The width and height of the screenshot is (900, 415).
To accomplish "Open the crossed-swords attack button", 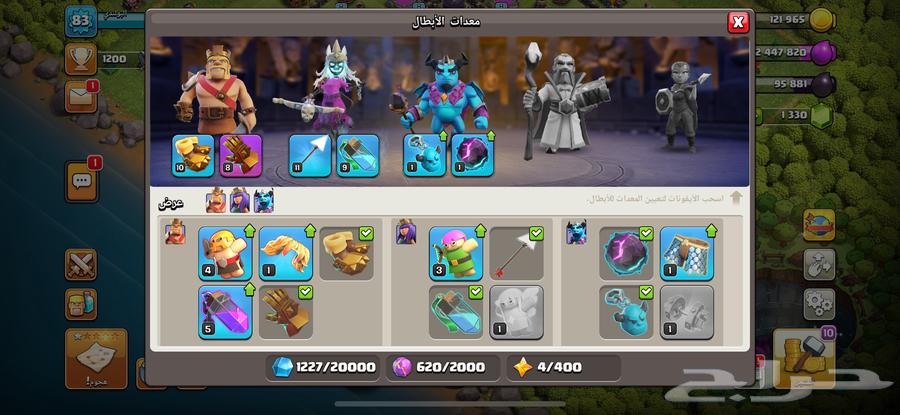I will (x=81, y=264).
